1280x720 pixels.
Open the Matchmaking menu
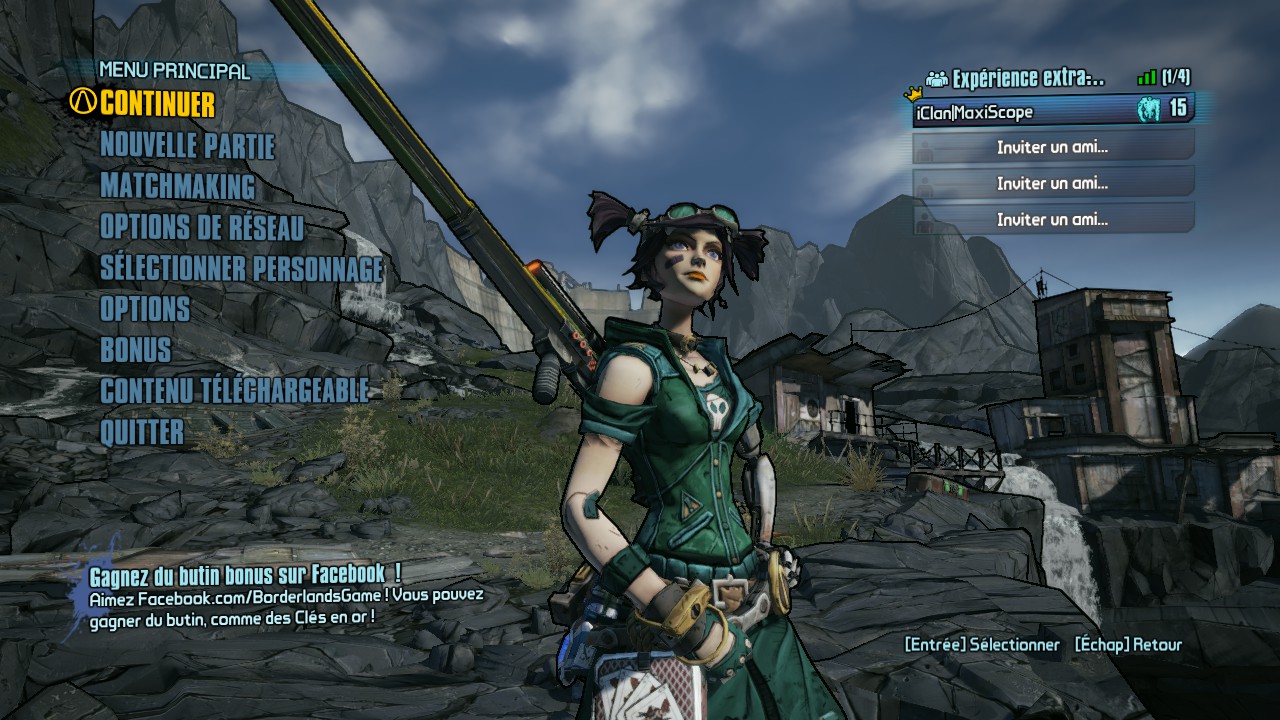[177, 187]
